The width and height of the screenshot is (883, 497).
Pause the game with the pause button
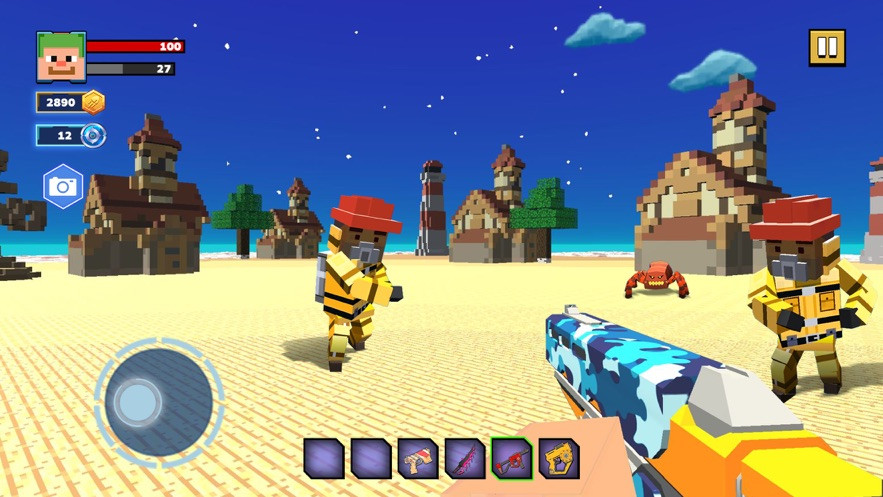827,47
